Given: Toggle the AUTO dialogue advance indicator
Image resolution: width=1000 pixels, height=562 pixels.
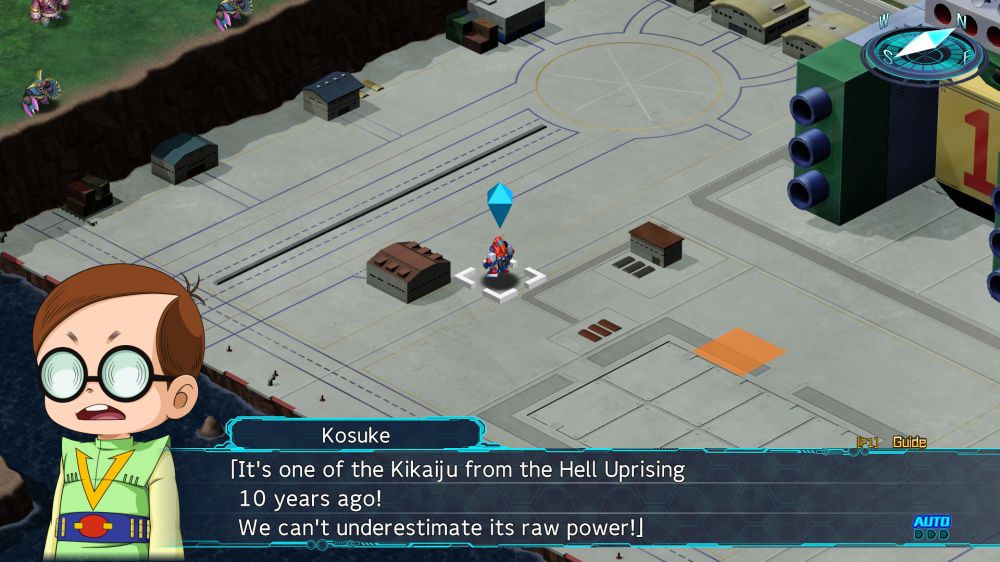Looking at the screenshot, I should coord(931,527).
